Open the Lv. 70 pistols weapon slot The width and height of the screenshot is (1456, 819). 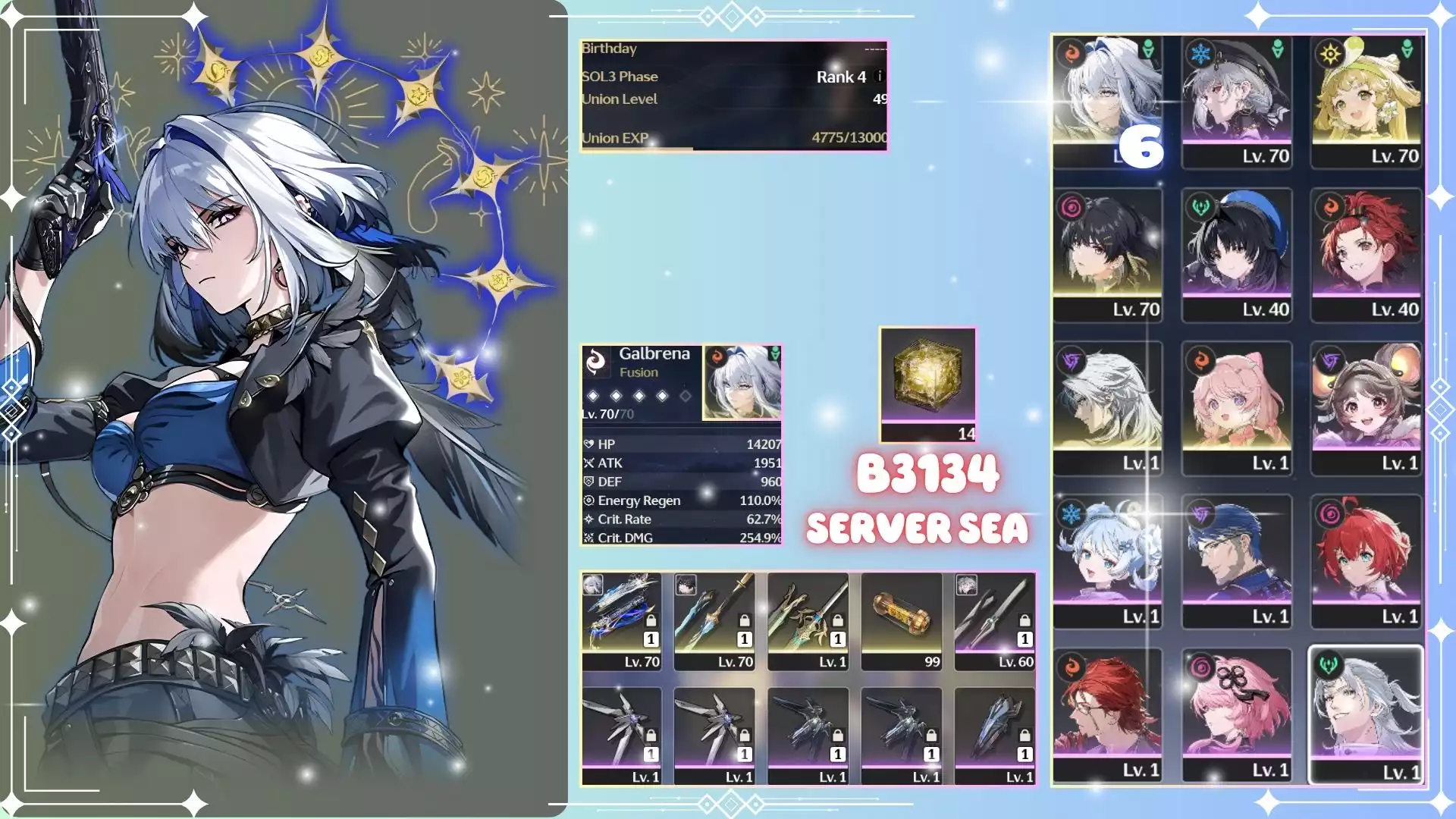coord(621,620)
